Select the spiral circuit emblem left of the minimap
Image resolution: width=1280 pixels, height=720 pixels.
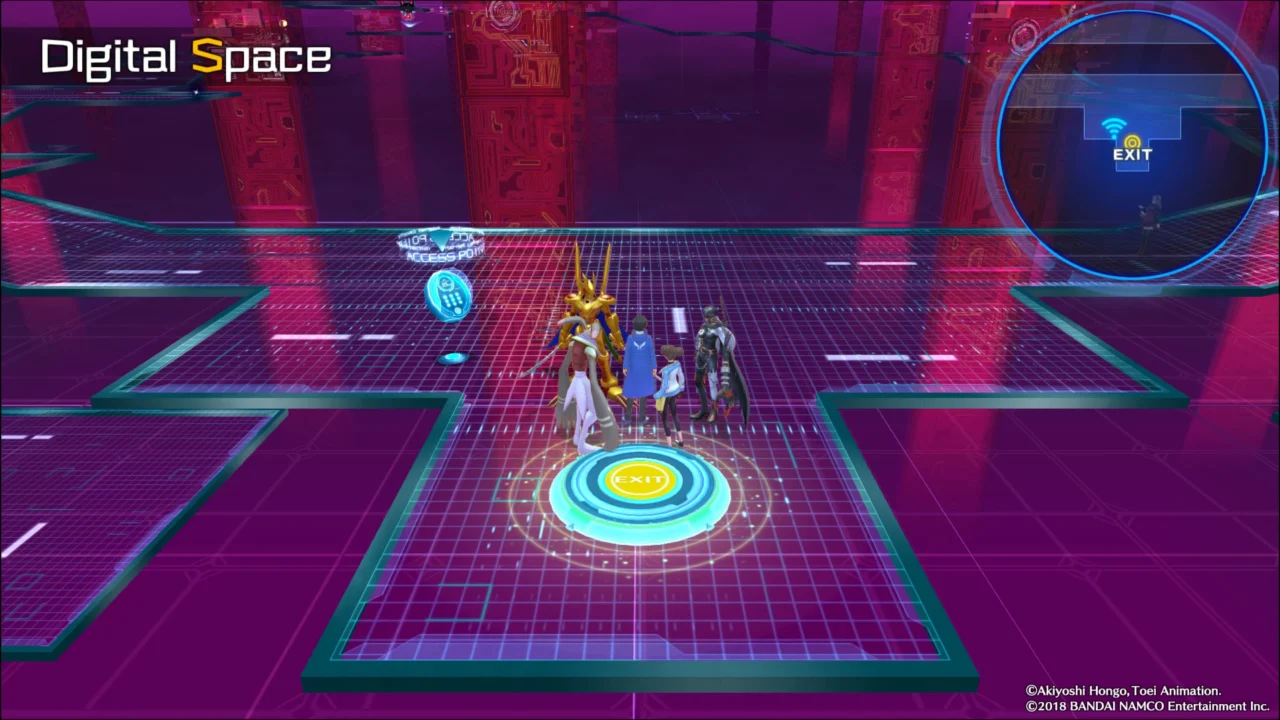coord(1025,38)
